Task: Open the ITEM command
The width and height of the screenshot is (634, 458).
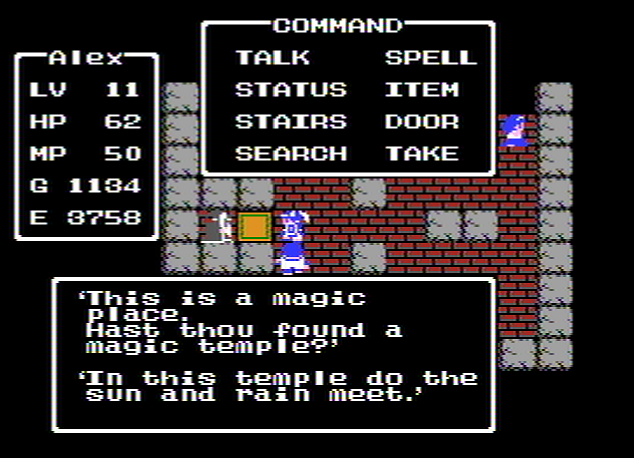Action: (421, 90)
